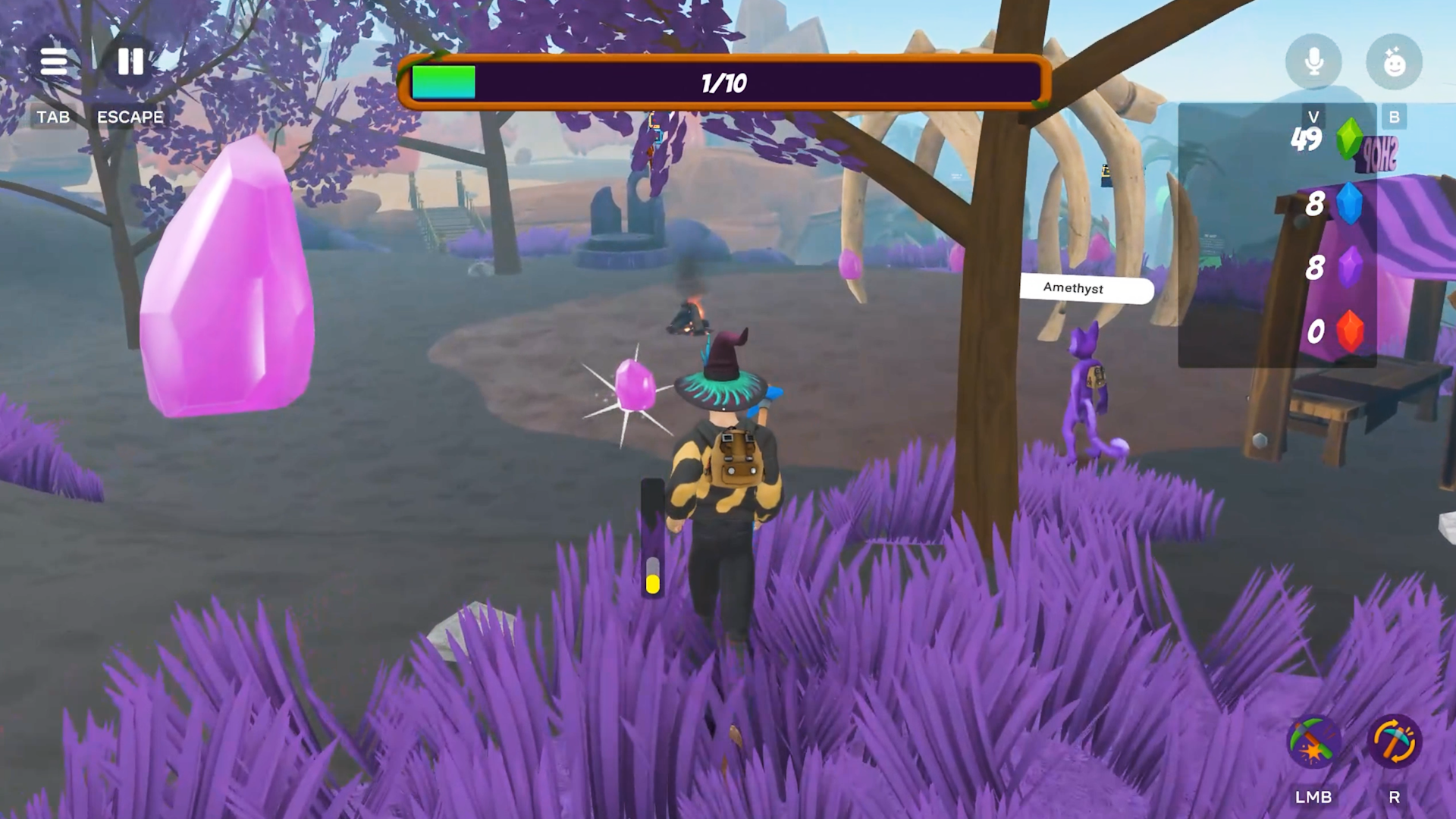Pause the game
This screenshot has height=819, width=1456.
pyautogui.click(x=130, y=61)
